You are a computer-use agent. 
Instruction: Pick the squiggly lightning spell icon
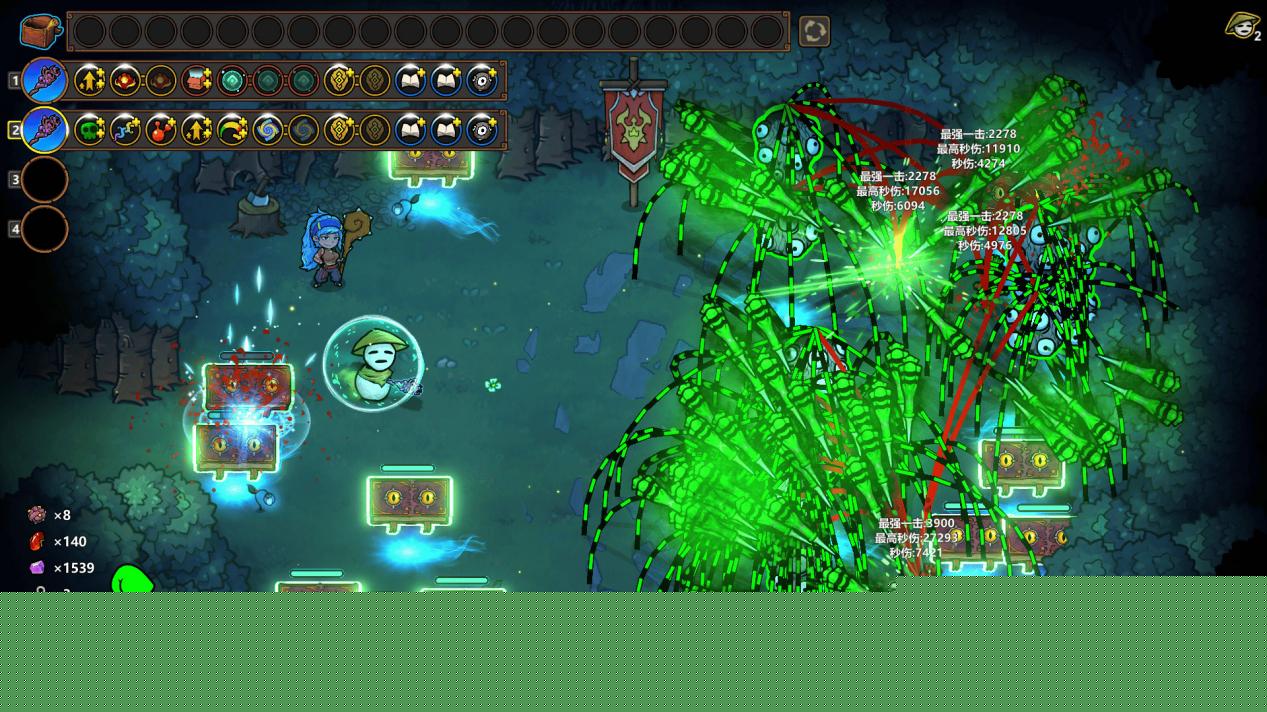pos(125,130)
